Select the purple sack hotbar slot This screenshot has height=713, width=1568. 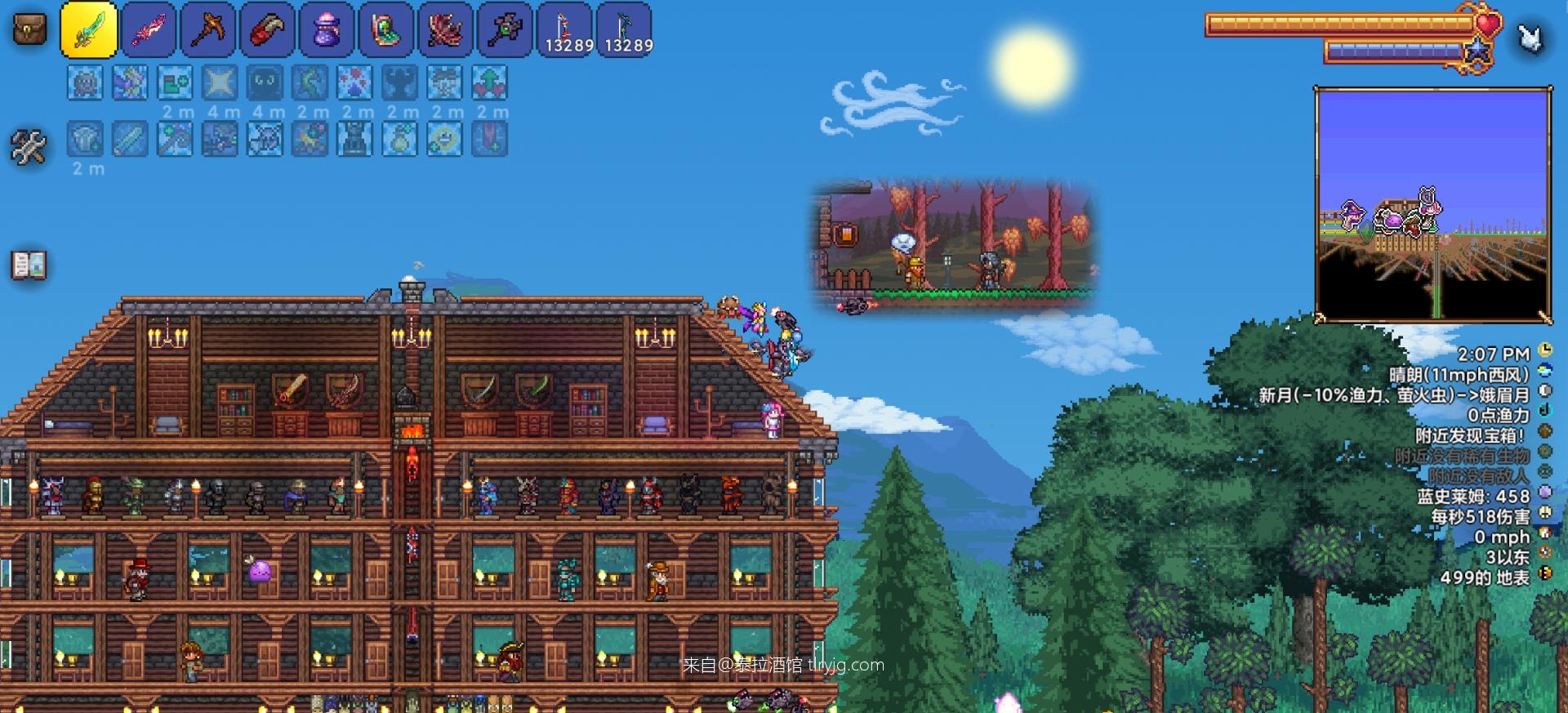(327, 30)
